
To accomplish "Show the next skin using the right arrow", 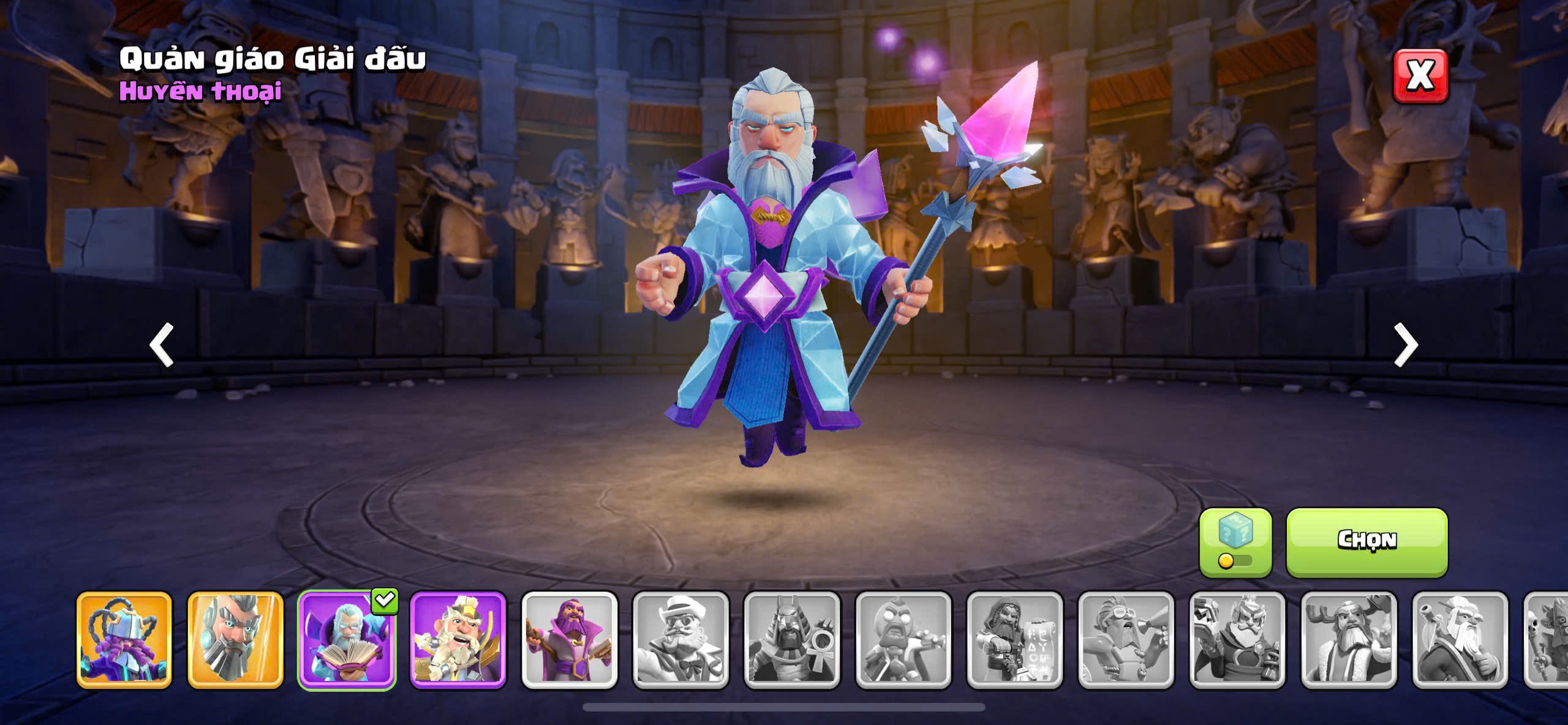I will click(1406, 345).
